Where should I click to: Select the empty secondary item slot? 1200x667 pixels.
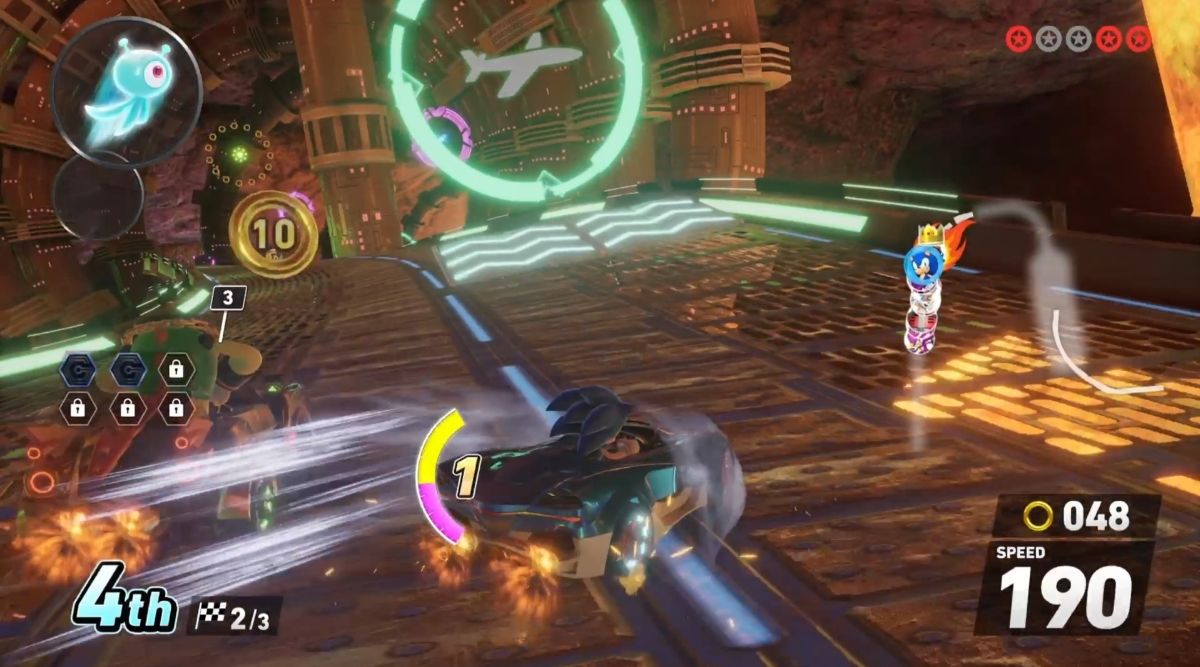coord(98,195)
